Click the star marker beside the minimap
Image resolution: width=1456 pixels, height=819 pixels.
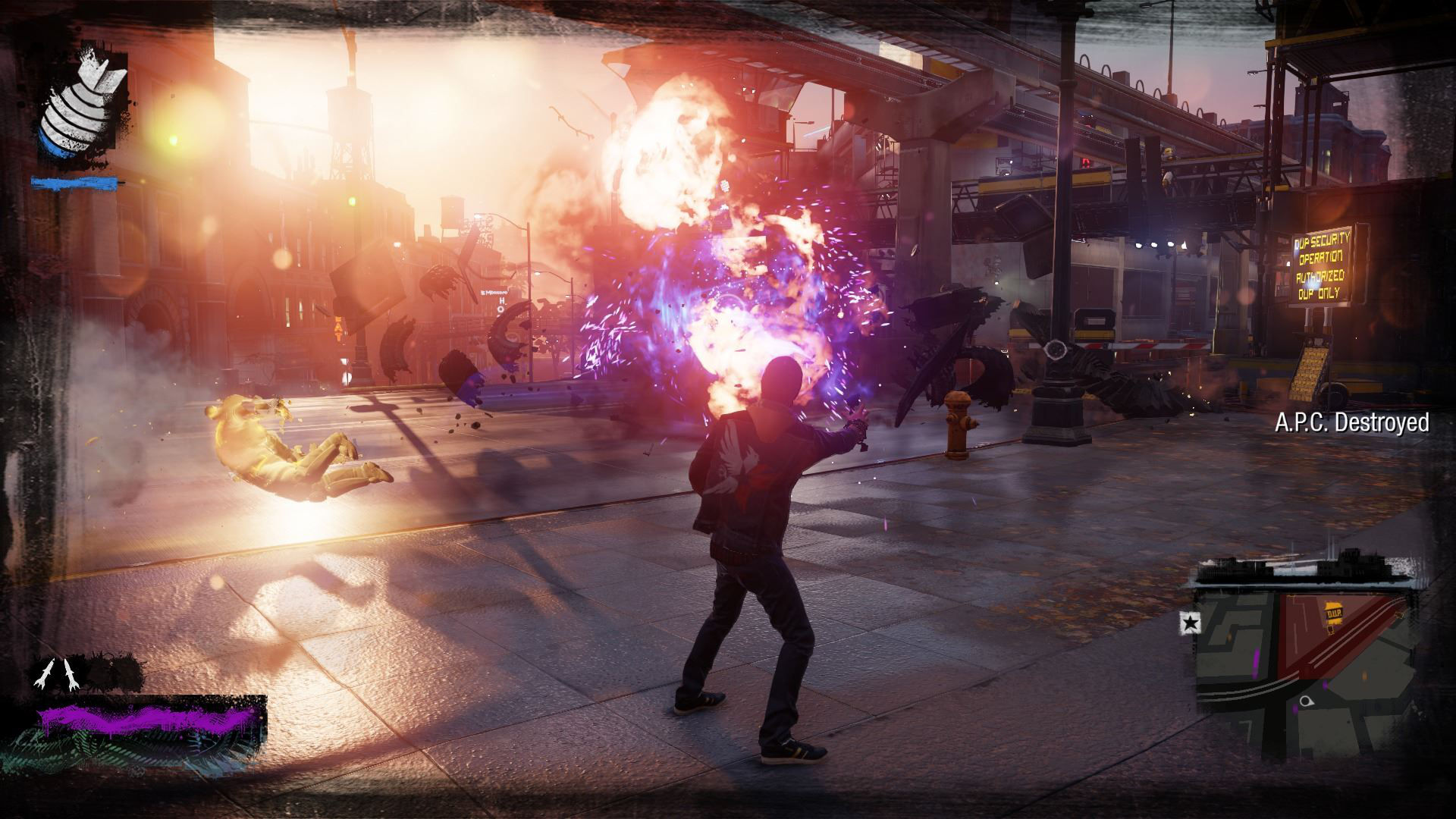[1191, 623]
